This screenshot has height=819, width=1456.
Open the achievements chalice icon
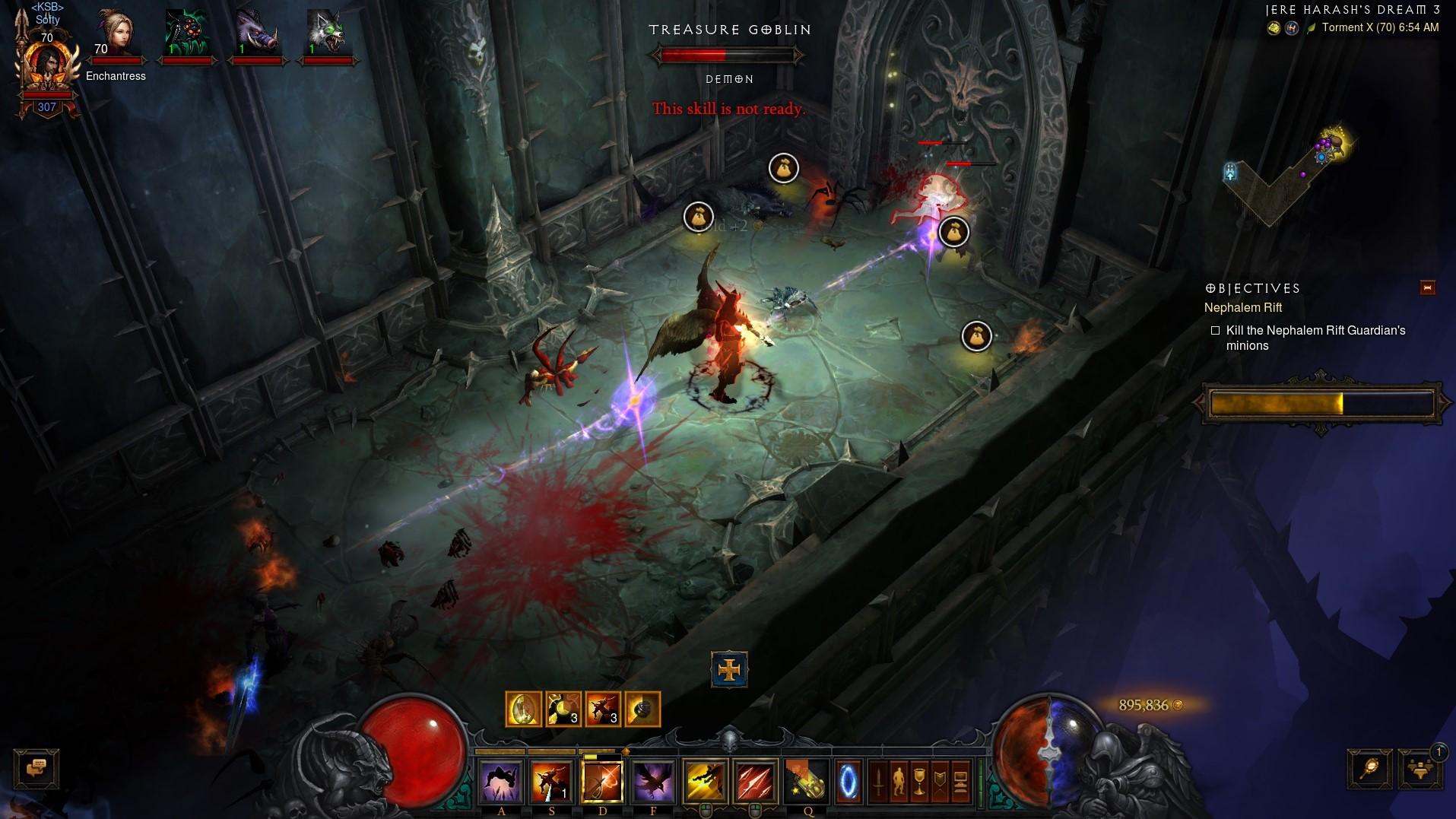(918, 782)
